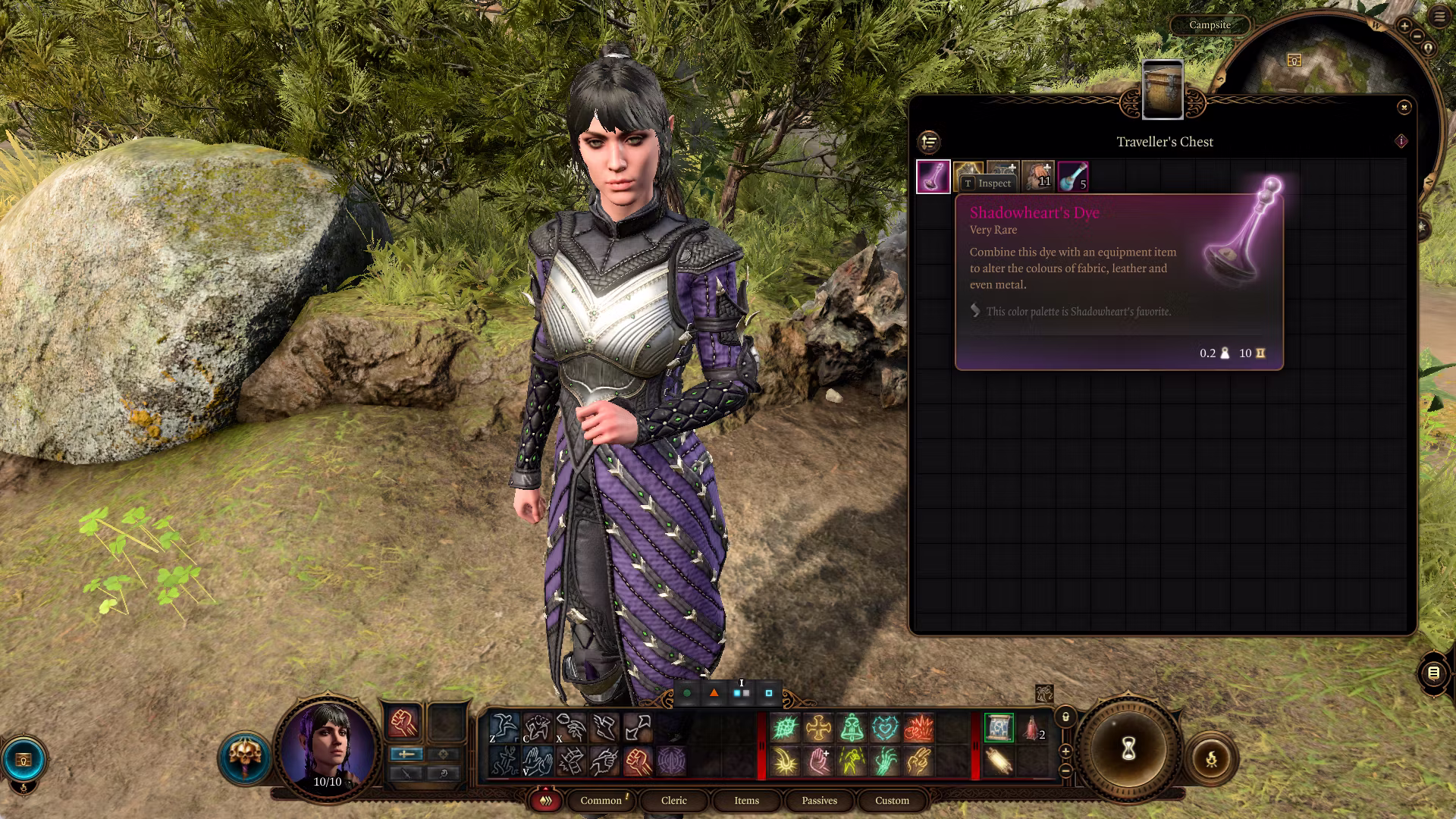Open the main menu hamburger button
This screenshot has width=1456, height=819.
(x=1439, y=17)
